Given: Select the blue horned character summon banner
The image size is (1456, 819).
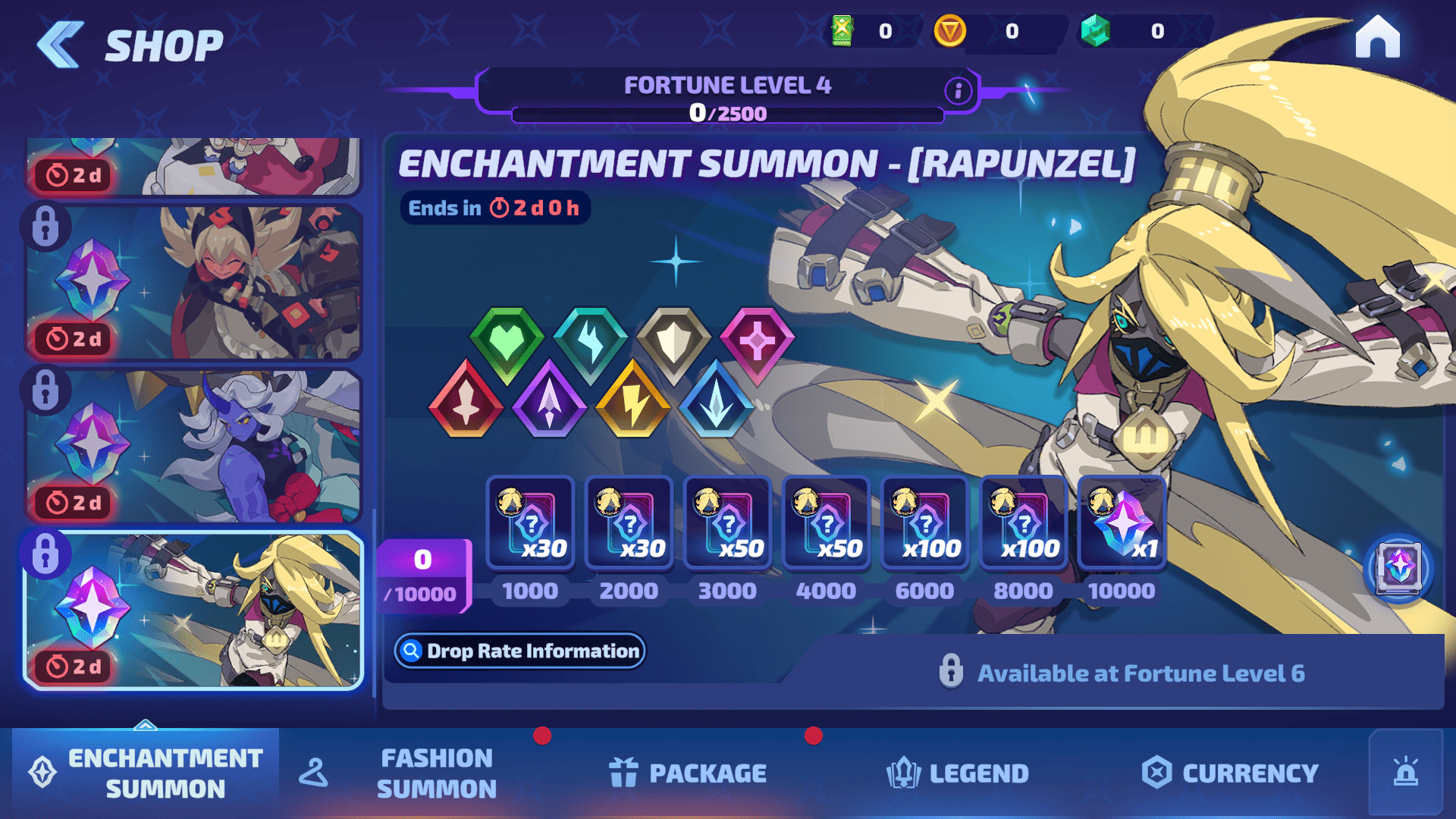Looking at the screenshot, I should [194, 447].
